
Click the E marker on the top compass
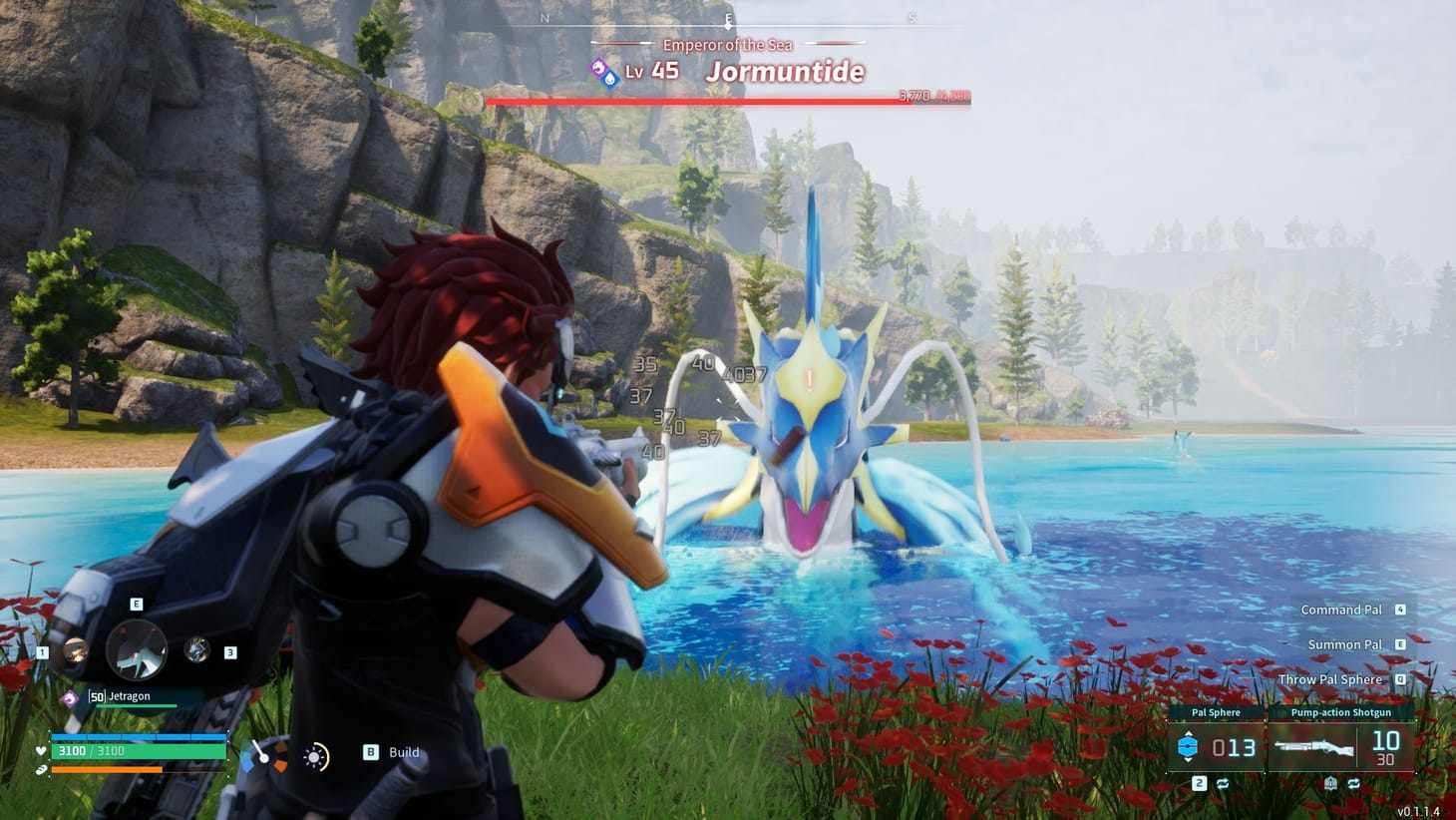729,18
